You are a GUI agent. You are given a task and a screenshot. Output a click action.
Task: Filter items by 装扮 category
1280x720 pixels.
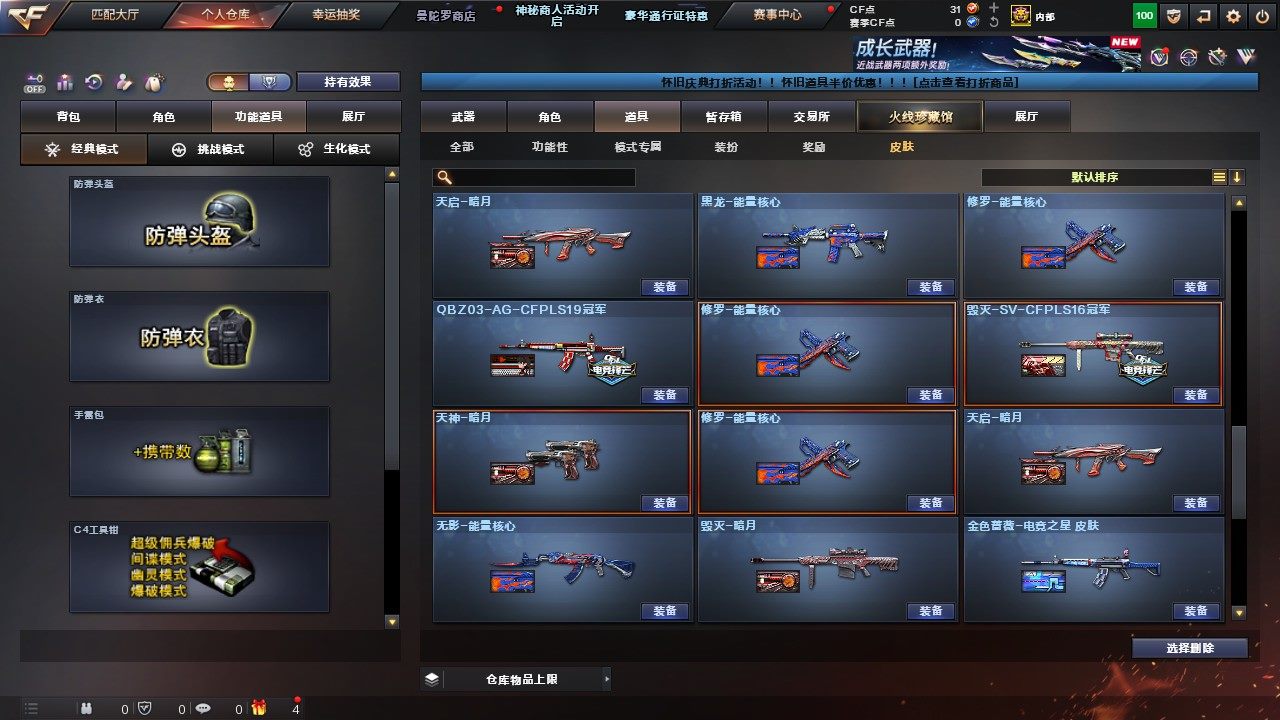pyautogui.click(x=726, y=147)
